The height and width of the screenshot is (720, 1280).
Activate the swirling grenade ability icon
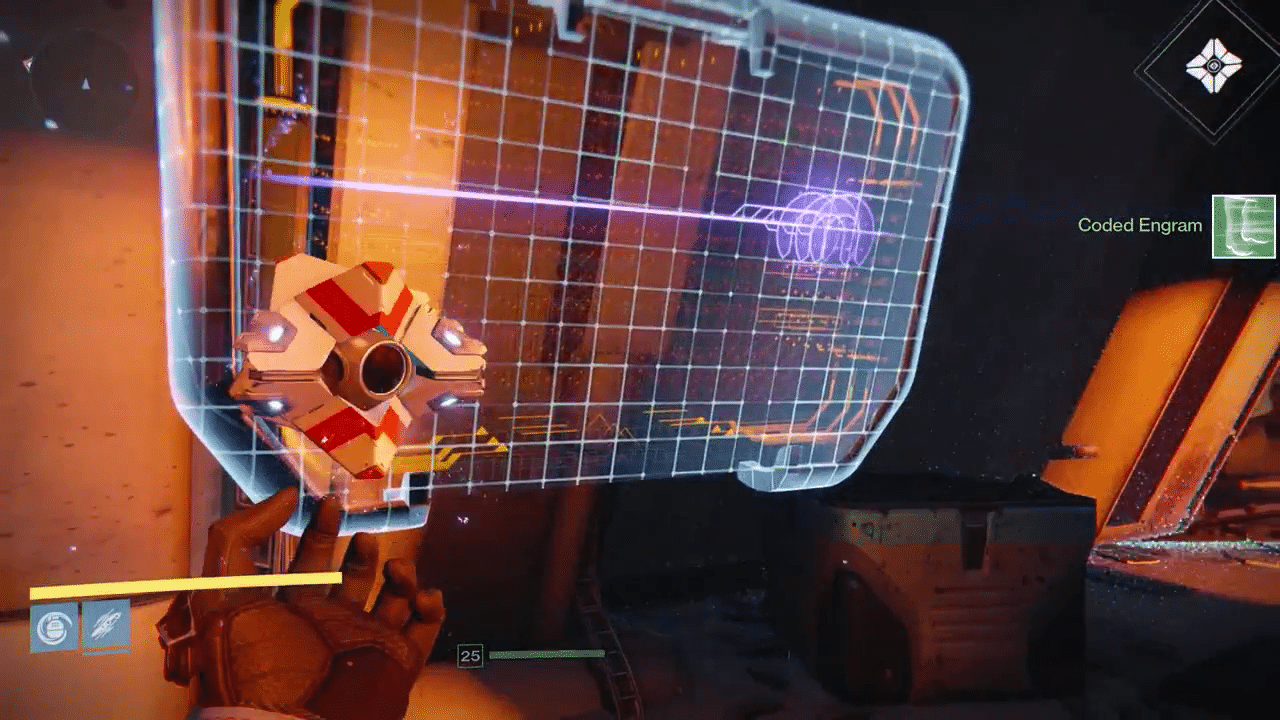(54, 628)
